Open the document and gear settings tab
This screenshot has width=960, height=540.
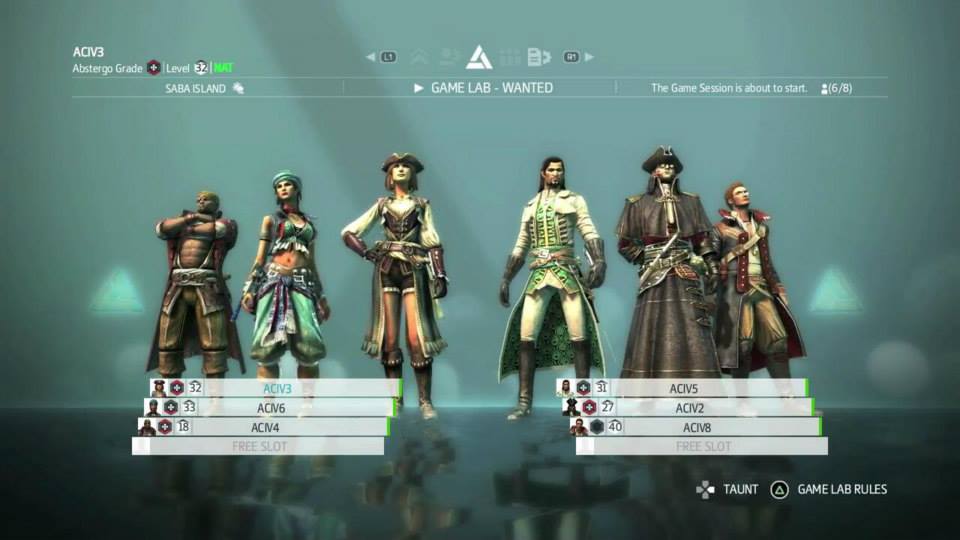pos(540,57)
